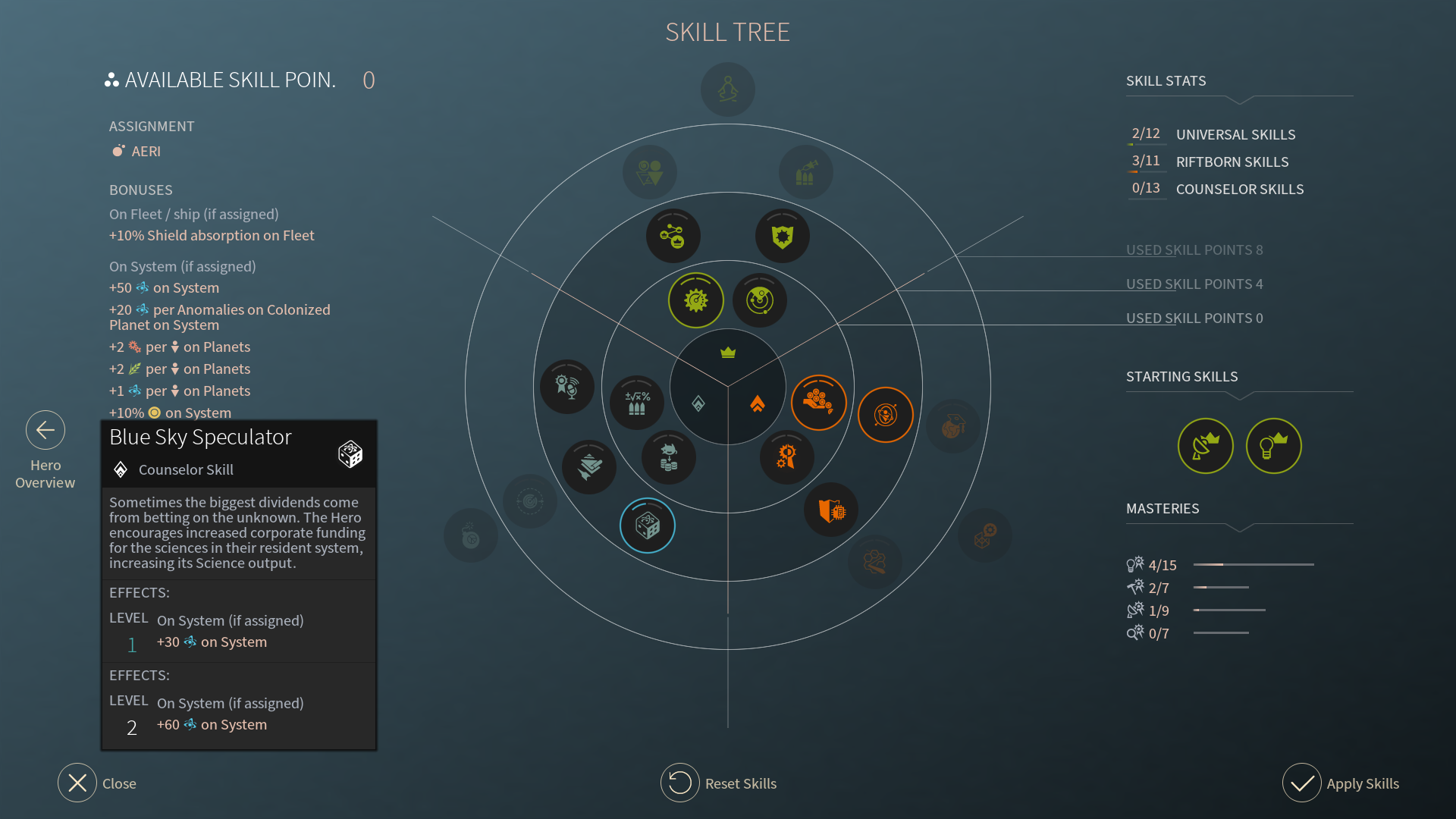Select the dice Blue Sky Speculator skill node
The height and width of the screenshot is (819, 1456).
[648, 526]
